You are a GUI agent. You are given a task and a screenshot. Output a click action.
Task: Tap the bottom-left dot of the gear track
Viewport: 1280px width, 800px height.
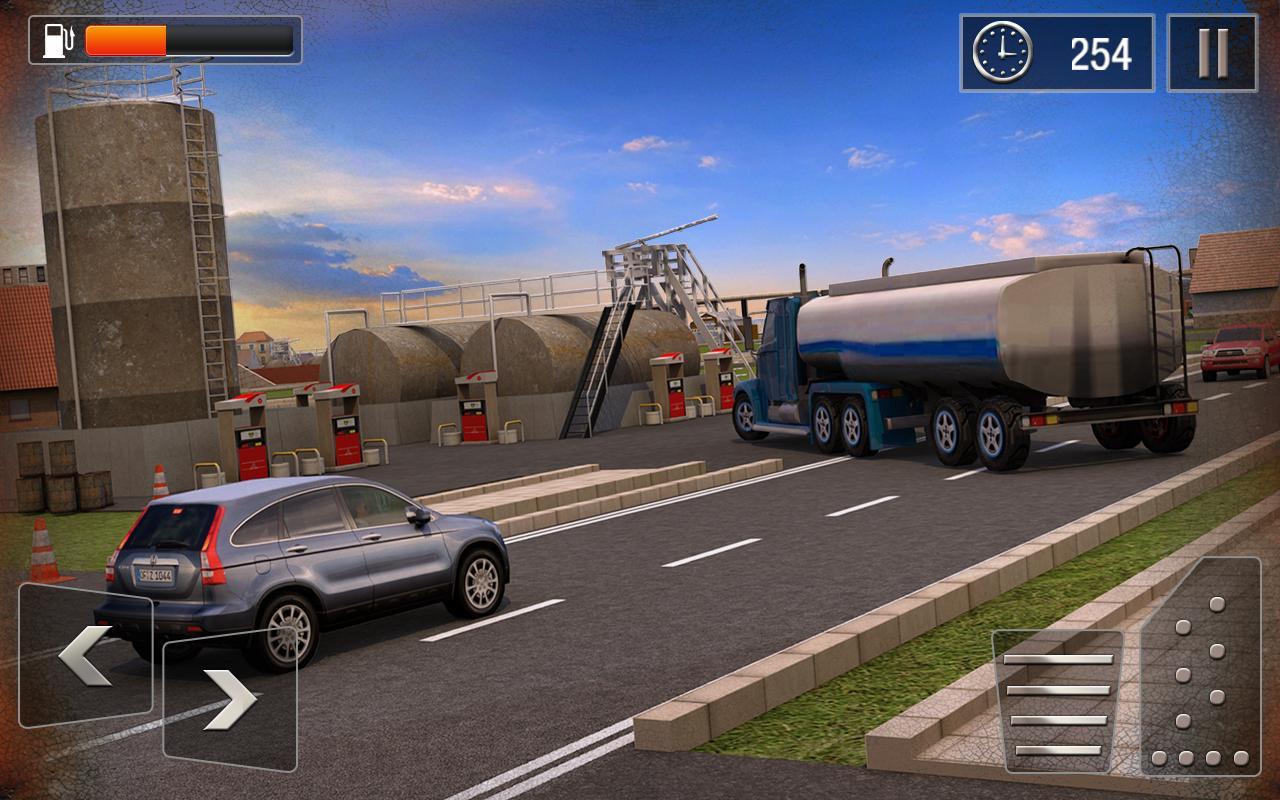point(1159,758)
